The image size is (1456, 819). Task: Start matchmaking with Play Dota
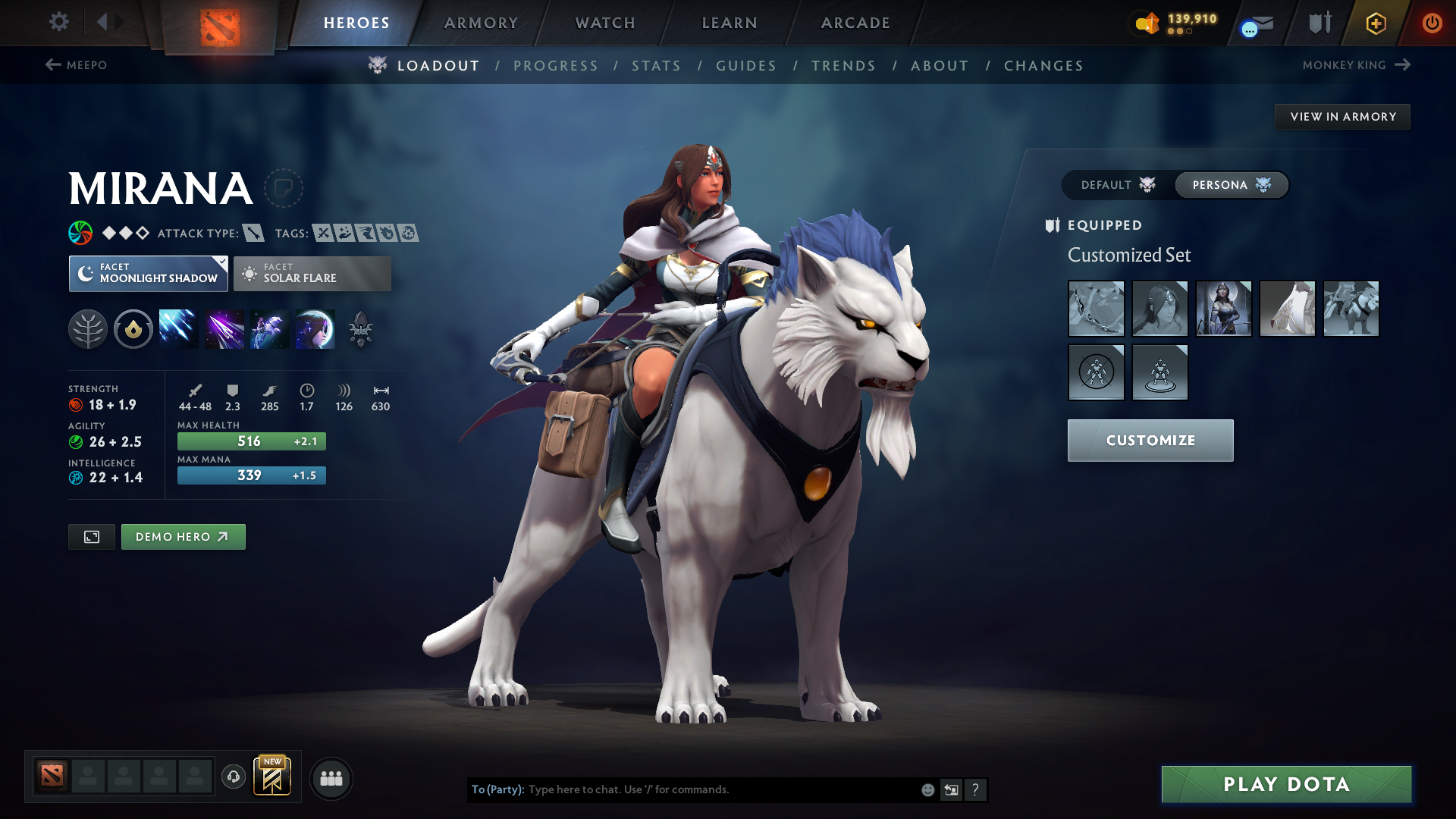coord(1286,784)
